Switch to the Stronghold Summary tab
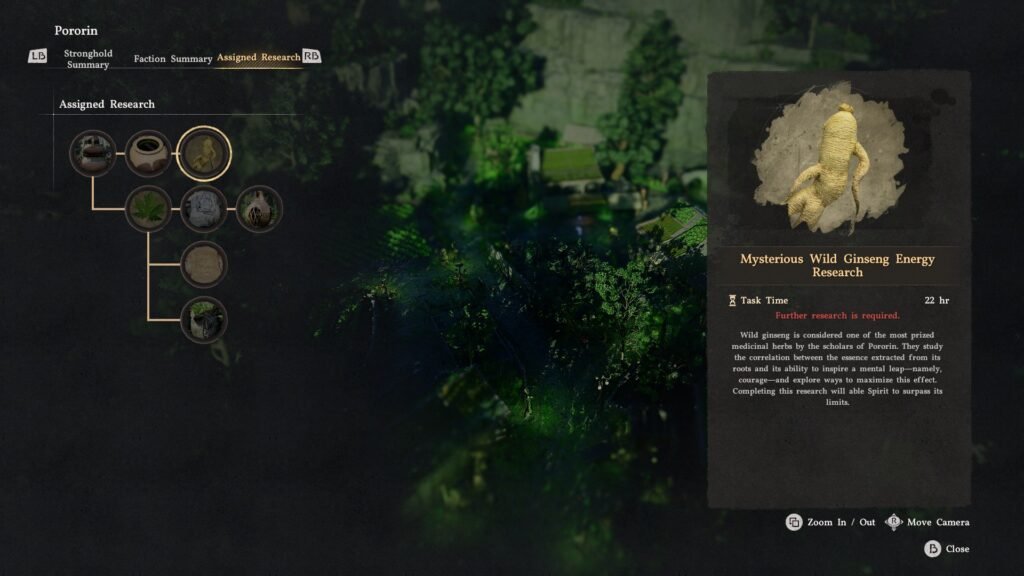 click(88, 58)
